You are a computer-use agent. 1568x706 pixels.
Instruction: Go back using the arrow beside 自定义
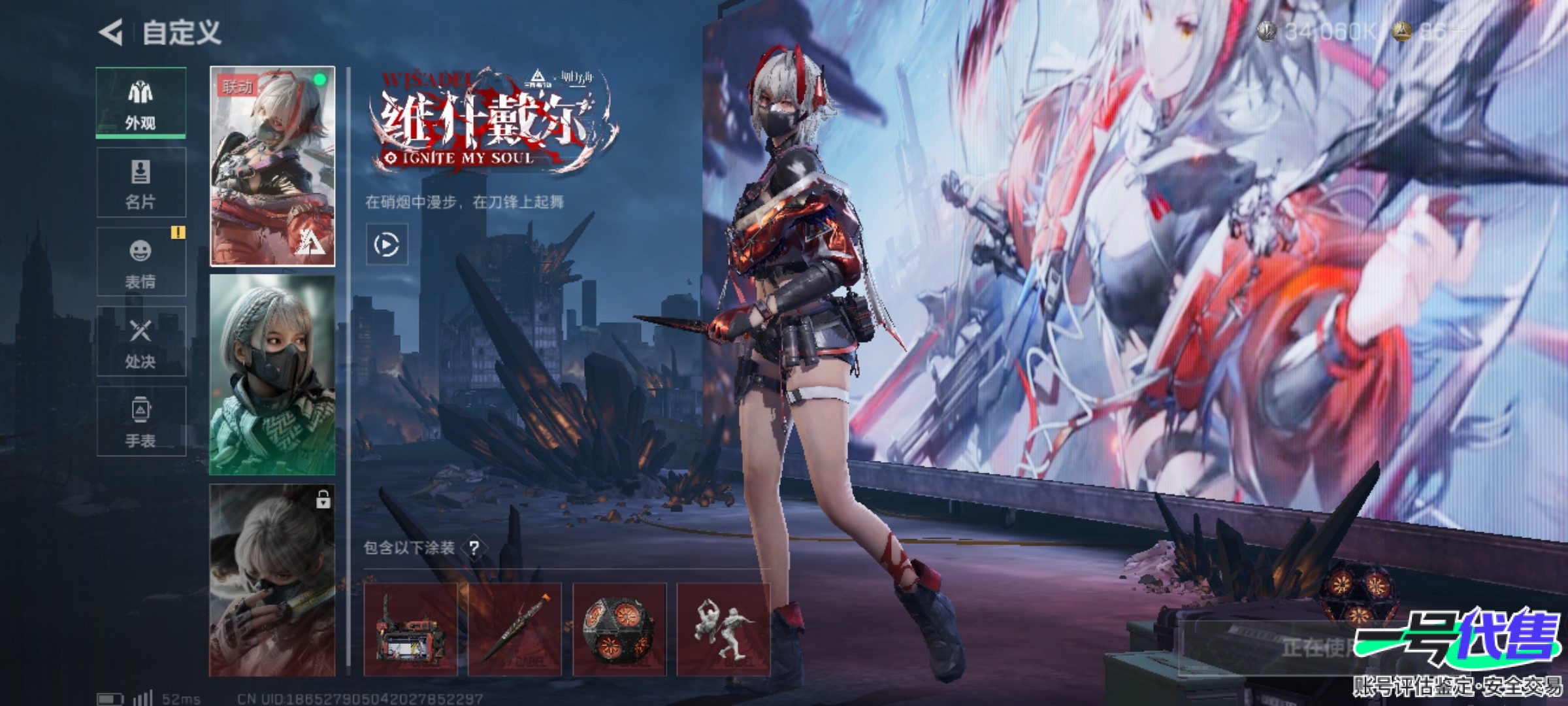[x=111, y=32]
